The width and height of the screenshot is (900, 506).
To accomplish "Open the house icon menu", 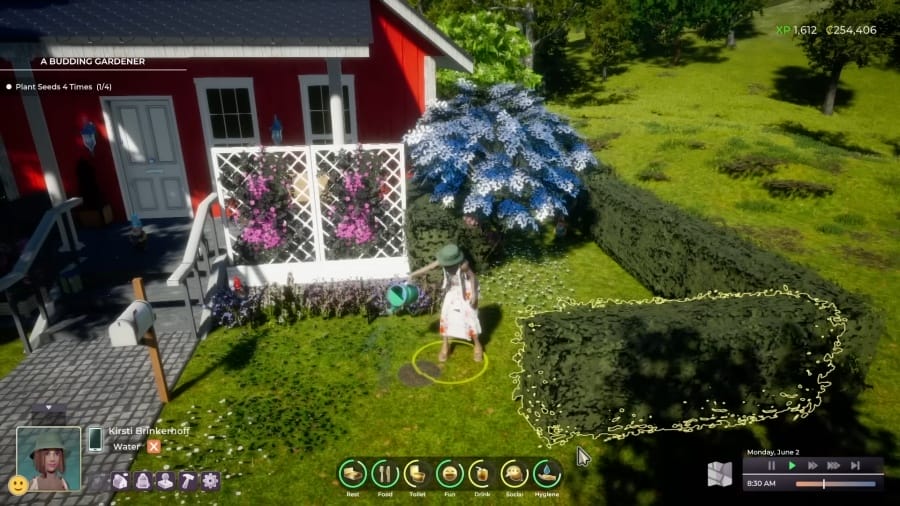I will (119, 481).
